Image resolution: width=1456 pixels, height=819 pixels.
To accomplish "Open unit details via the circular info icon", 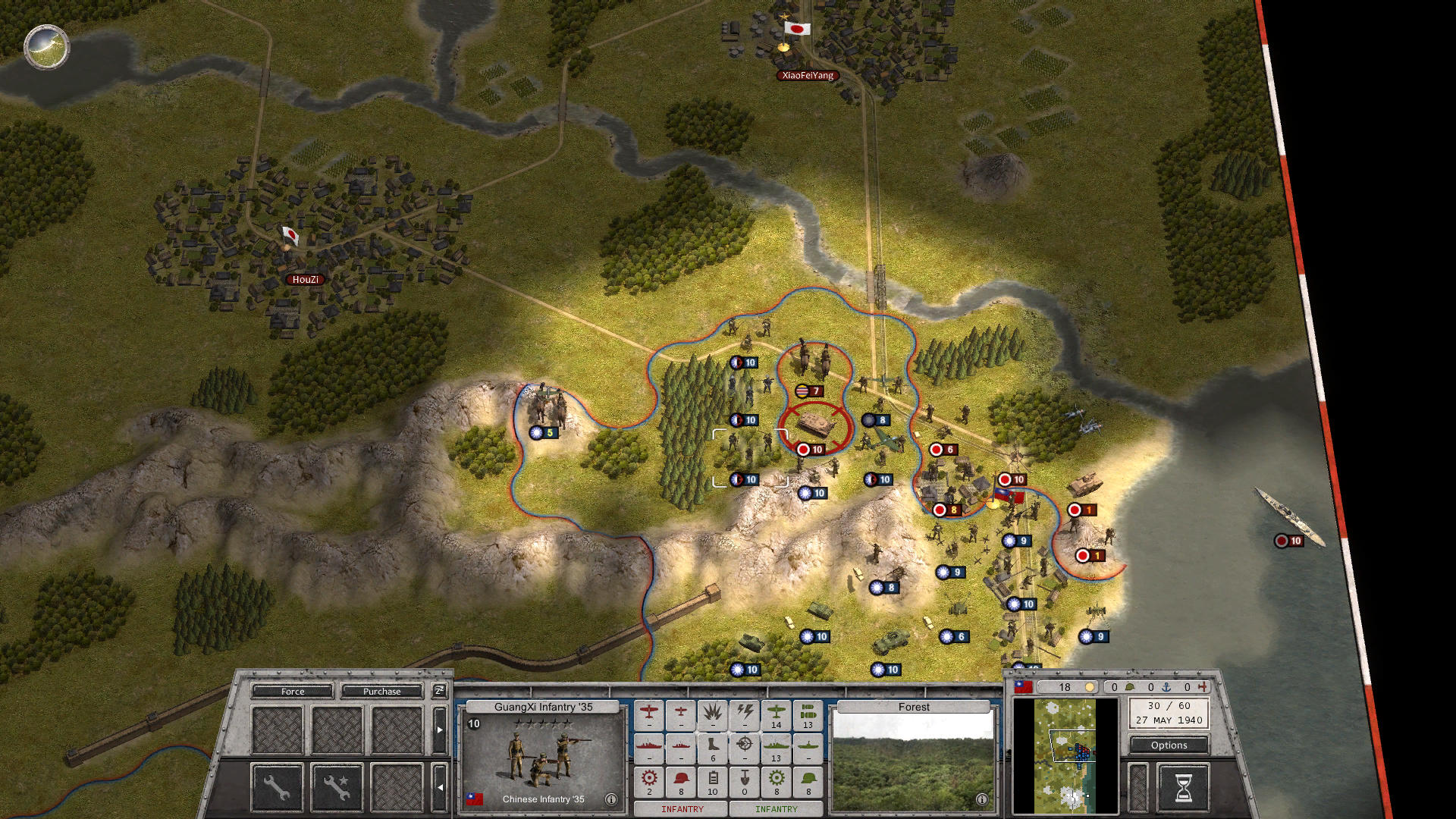I will (610, 799).
